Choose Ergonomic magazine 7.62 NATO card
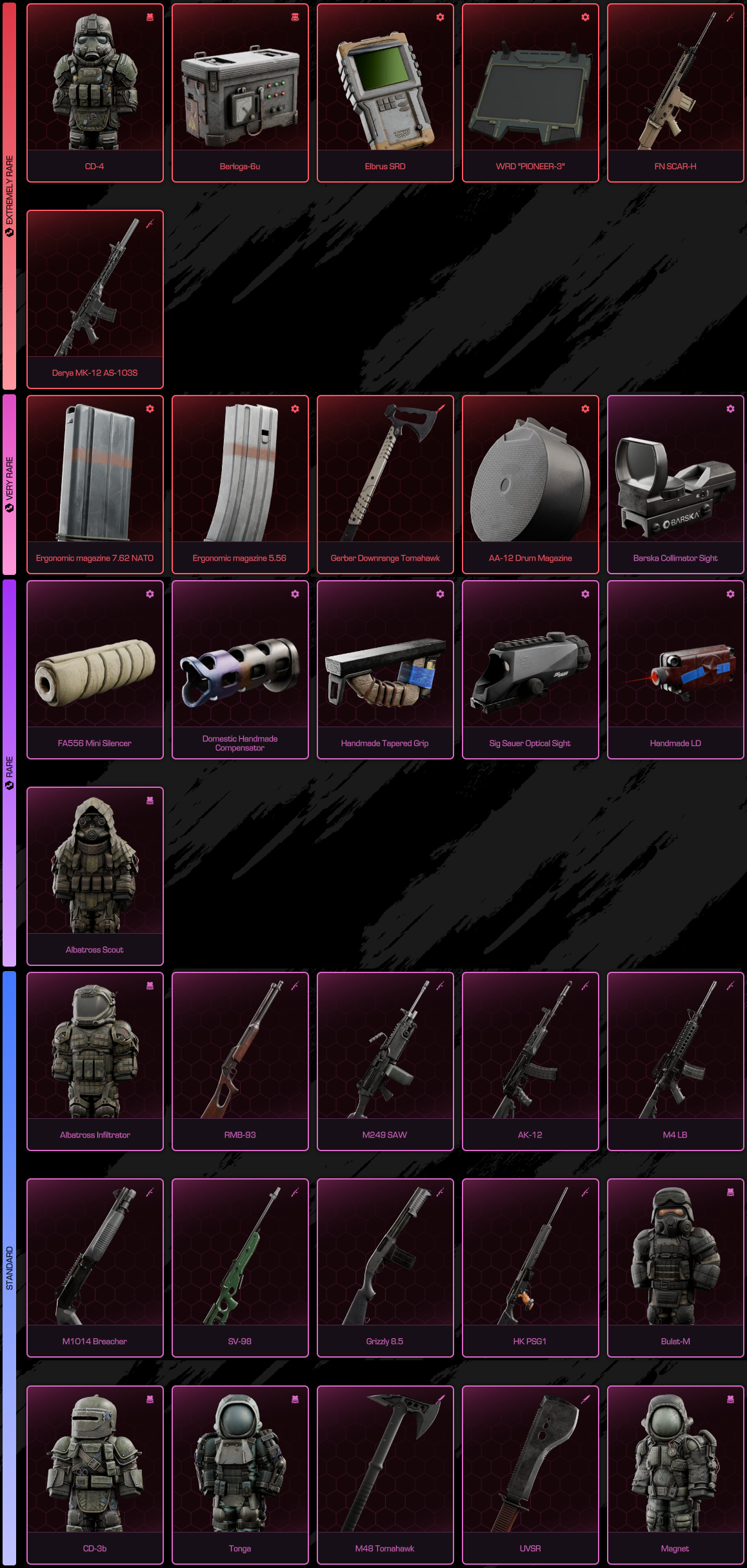Screen dimensions: 747x1568 [x=95, y=485]
